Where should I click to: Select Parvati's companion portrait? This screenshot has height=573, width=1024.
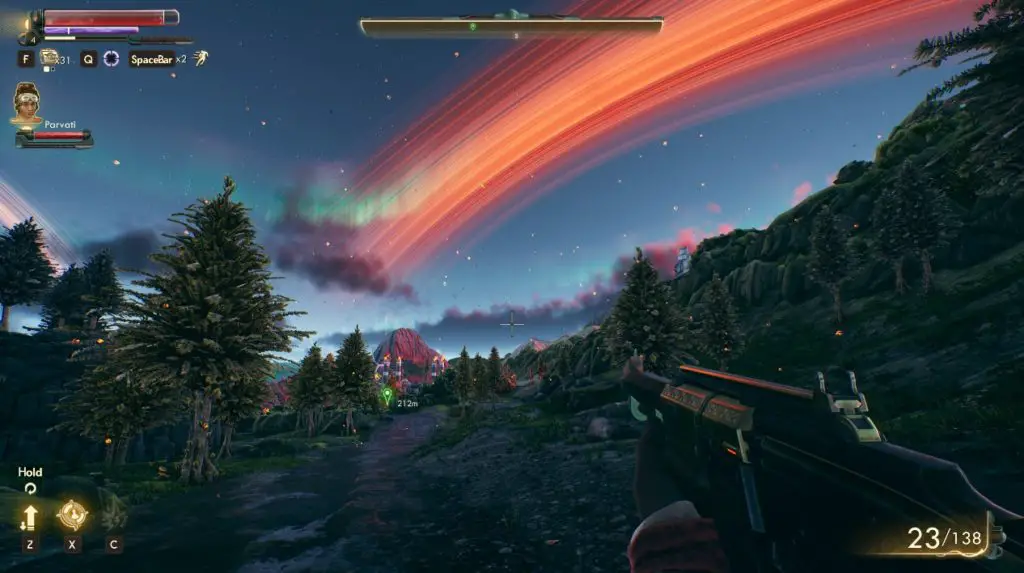point(26,102)
